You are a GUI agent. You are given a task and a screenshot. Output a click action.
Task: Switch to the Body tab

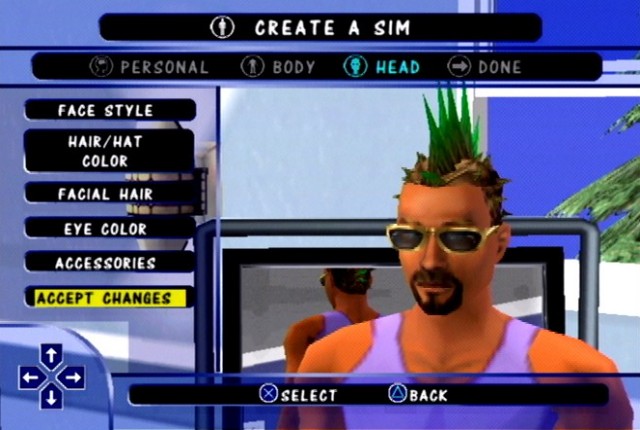pos(279,67)
